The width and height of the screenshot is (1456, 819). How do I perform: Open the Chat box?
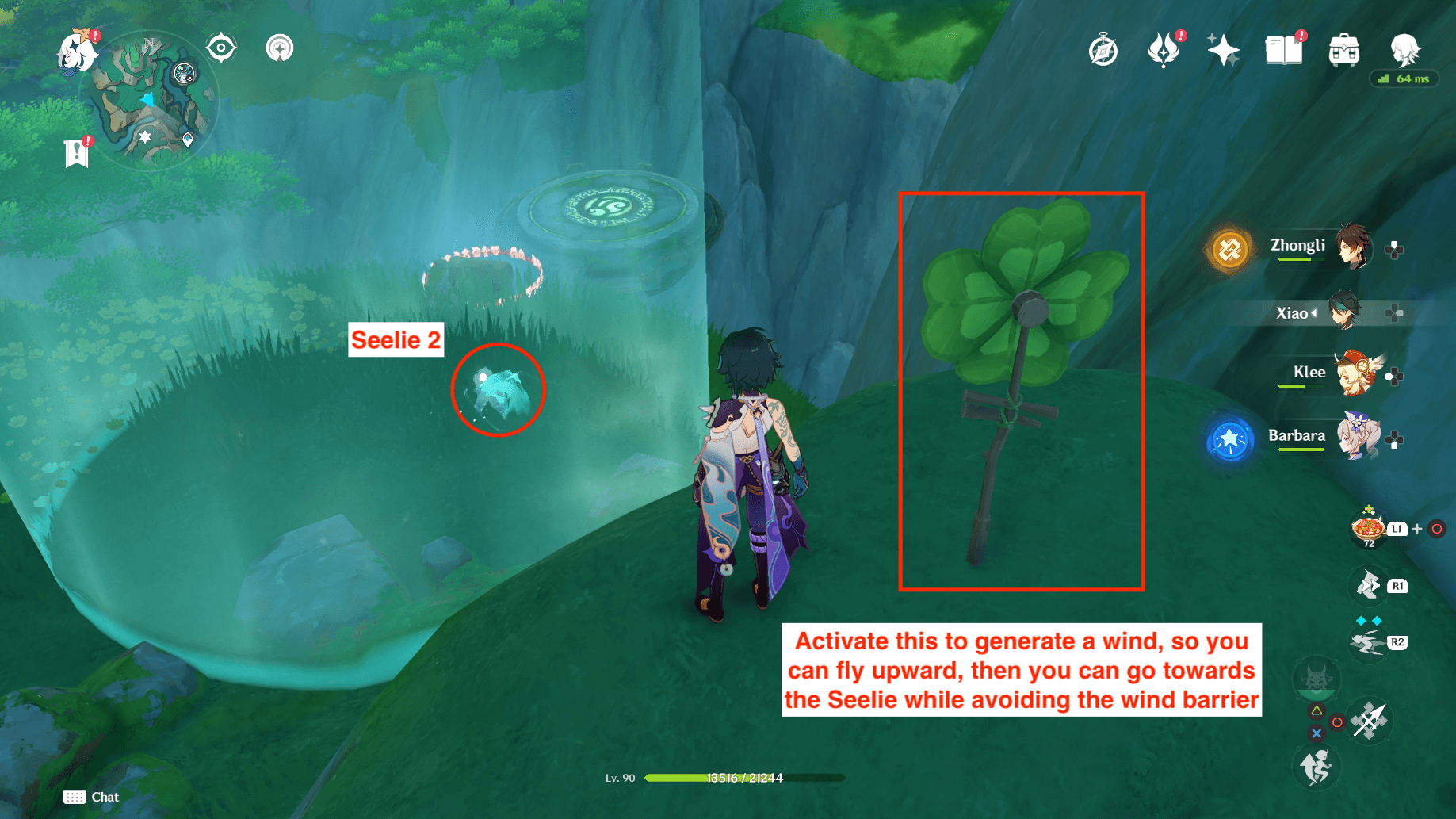(x=92, y=797)
